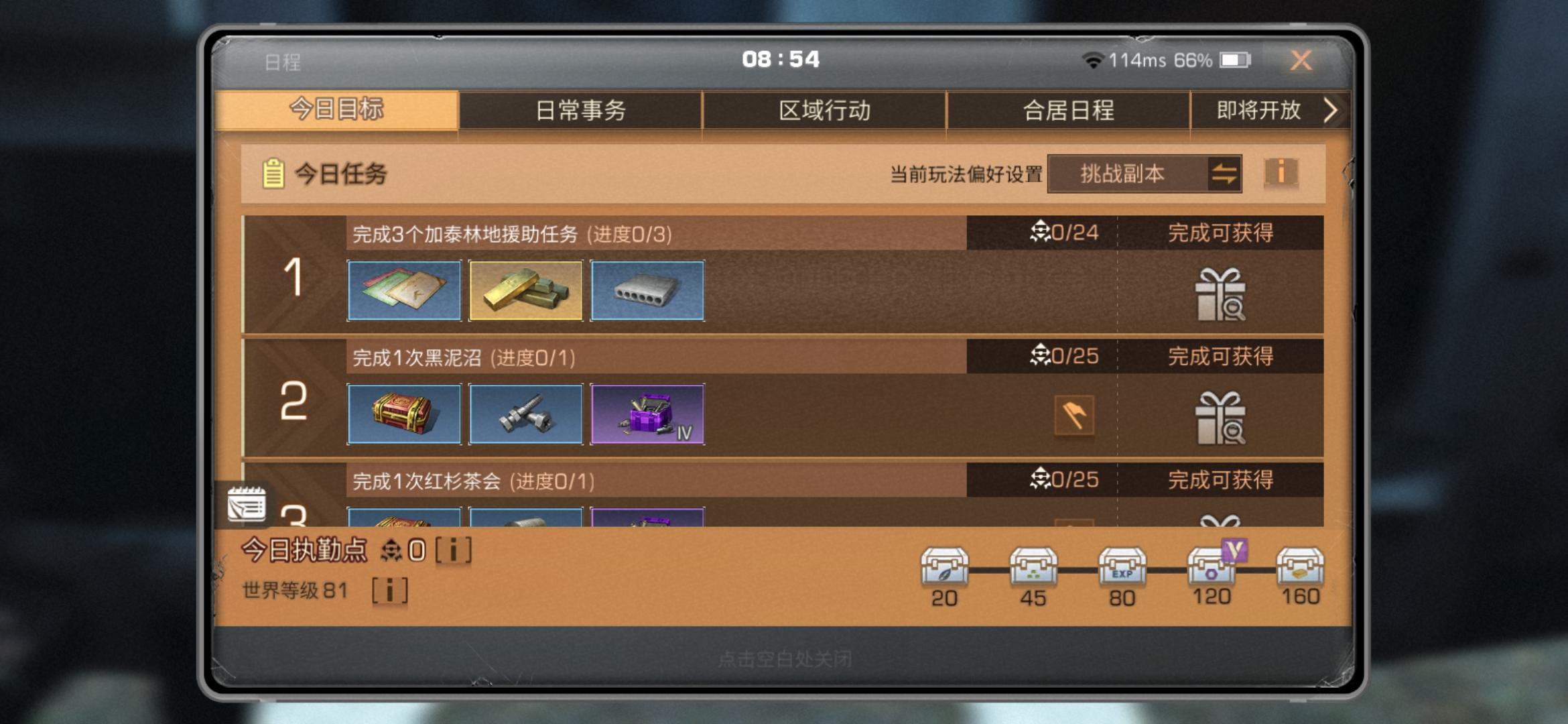The height and width of the screenshot is (724, 1568).
Task: Open the info icon beside 挑战副本 selector
Action: click(x=1281, y=174)
